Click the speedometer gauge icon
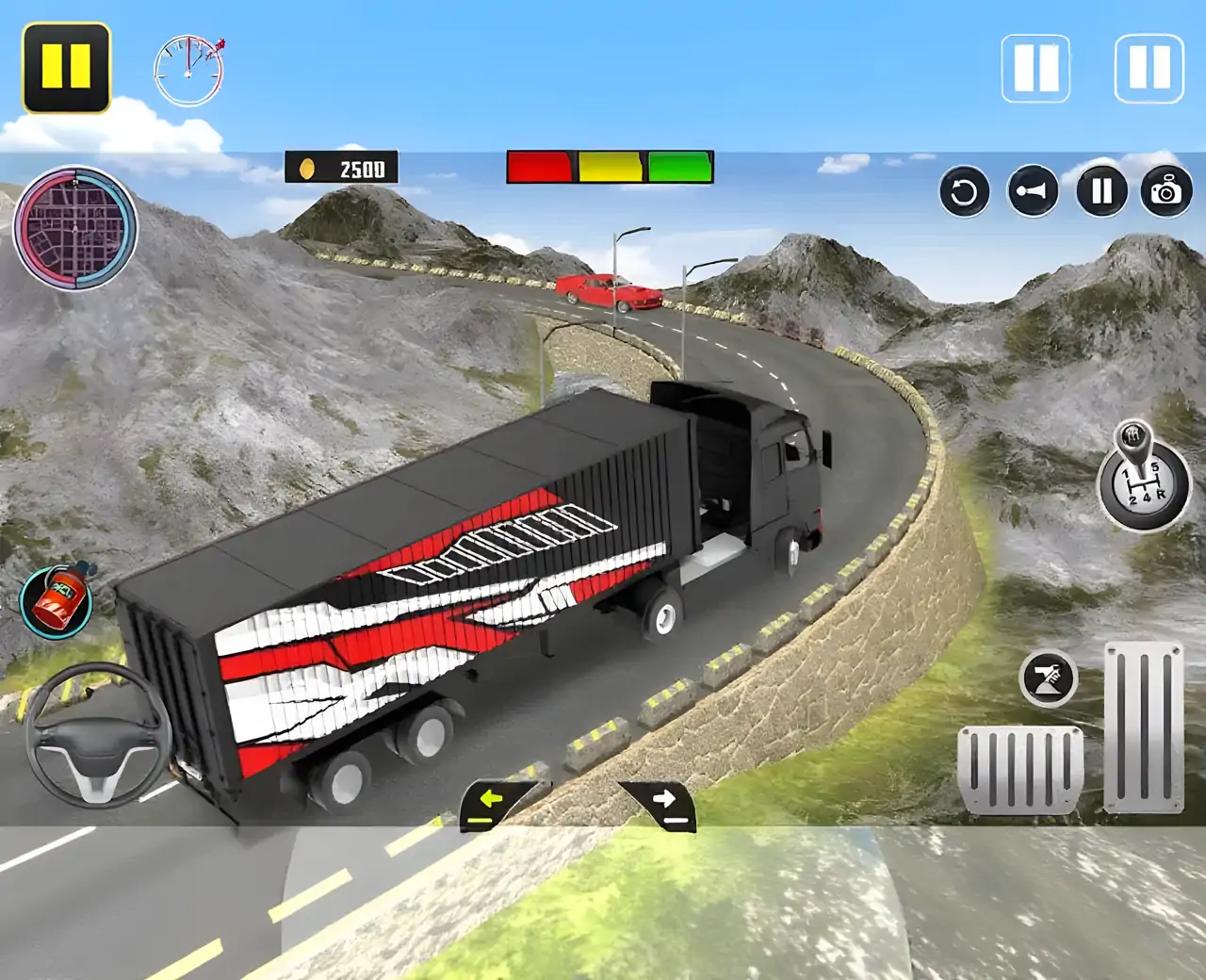 [189, 71]
